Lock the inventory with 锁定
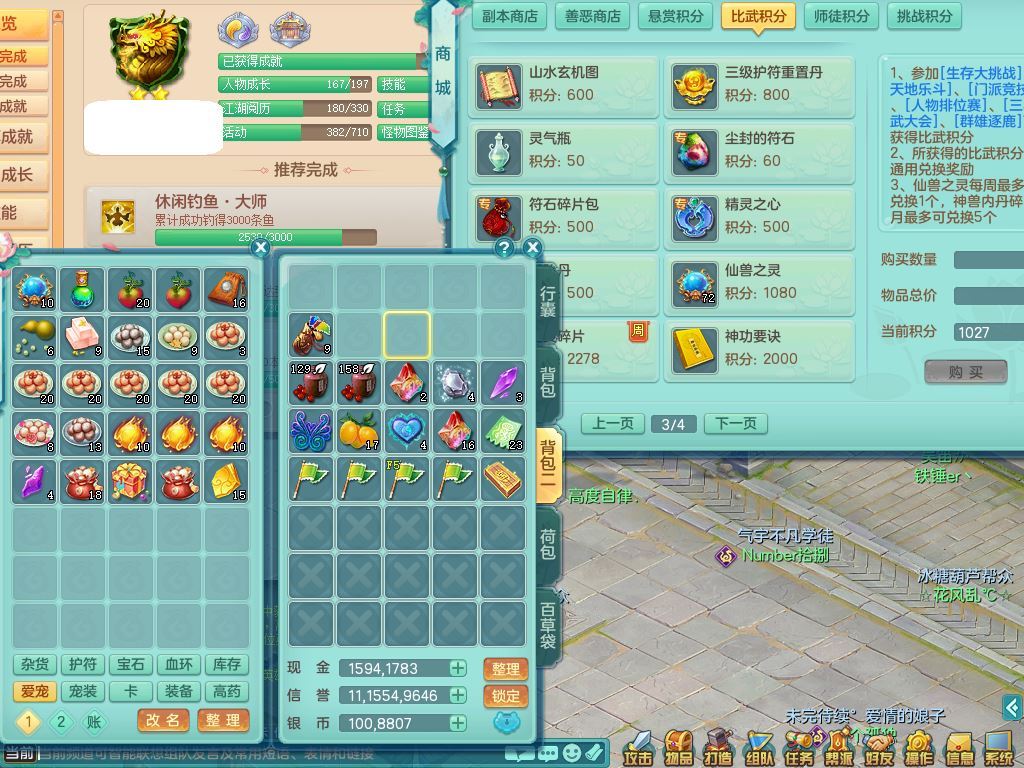This screenshot has width=1024, height=768. pos(506,696)
